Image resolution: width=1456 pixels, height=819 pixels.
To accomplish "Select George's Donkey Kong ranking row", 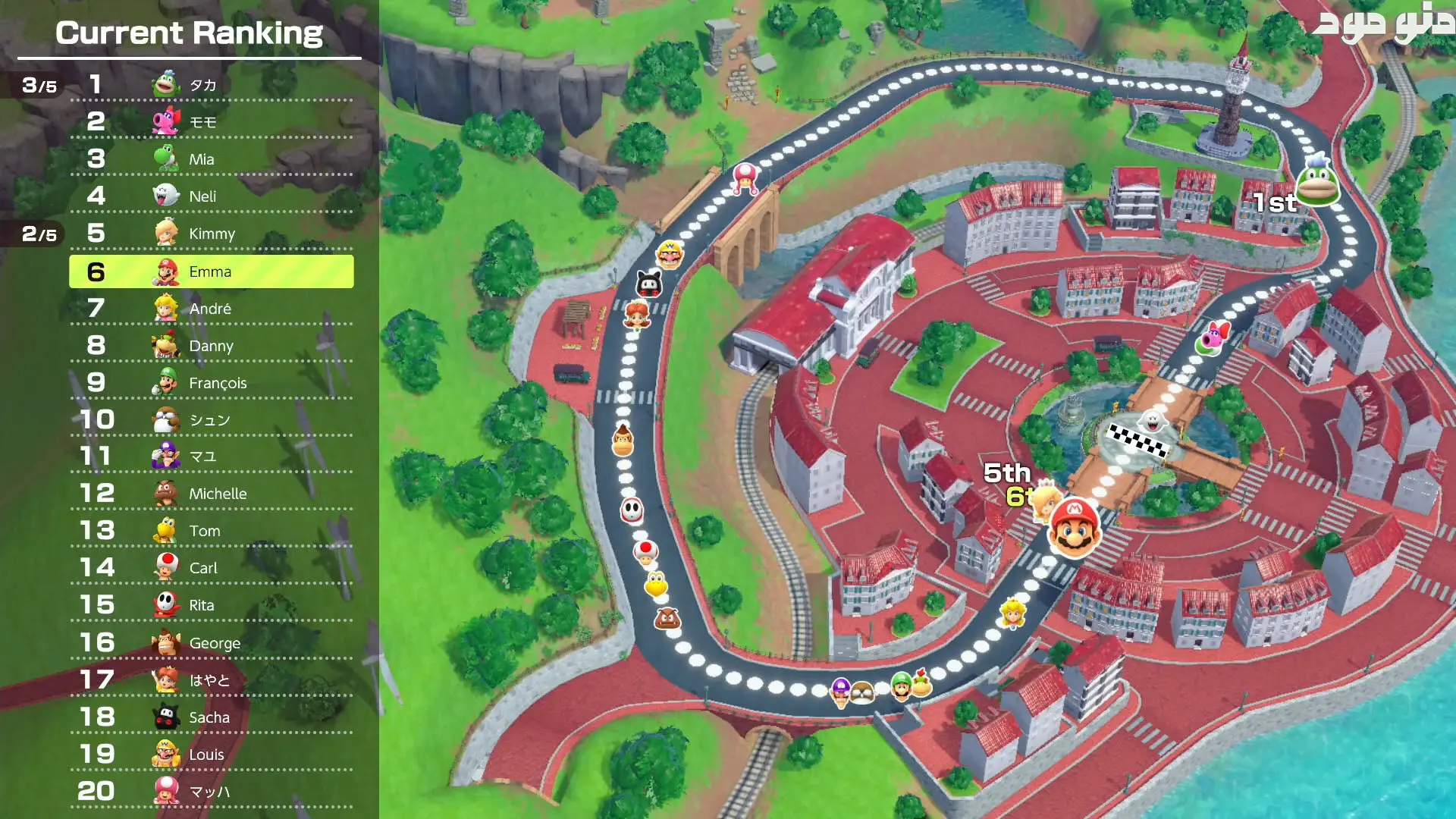I will click(211, 643).
